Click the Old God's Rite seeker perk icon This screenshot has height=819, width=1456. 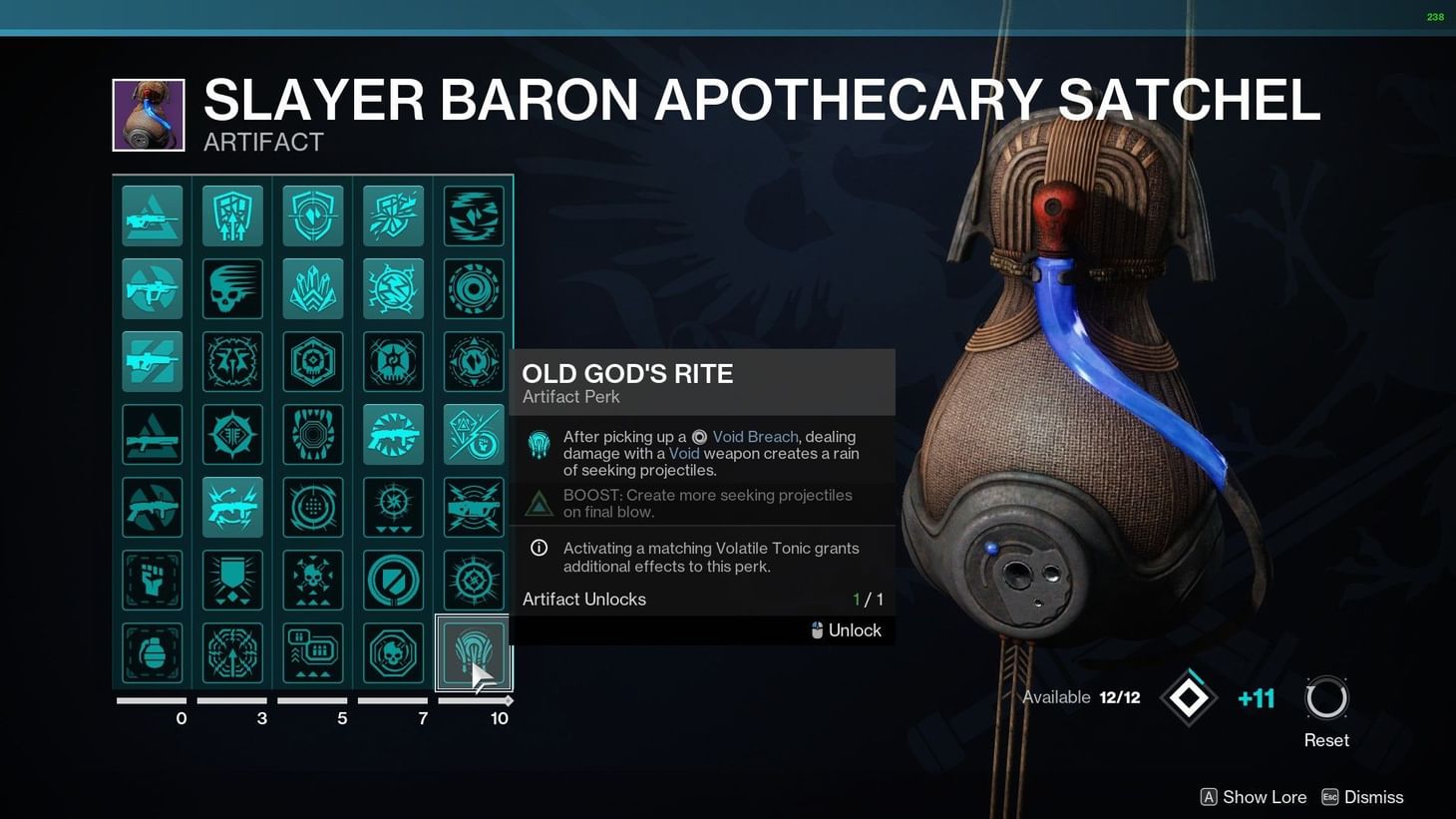[x=473, y=652]
